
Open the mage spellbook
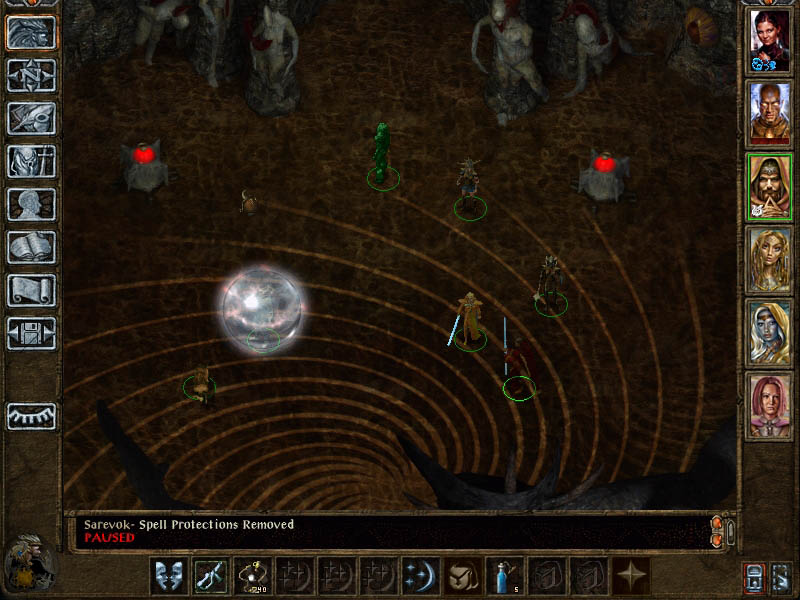coord(31,247)
